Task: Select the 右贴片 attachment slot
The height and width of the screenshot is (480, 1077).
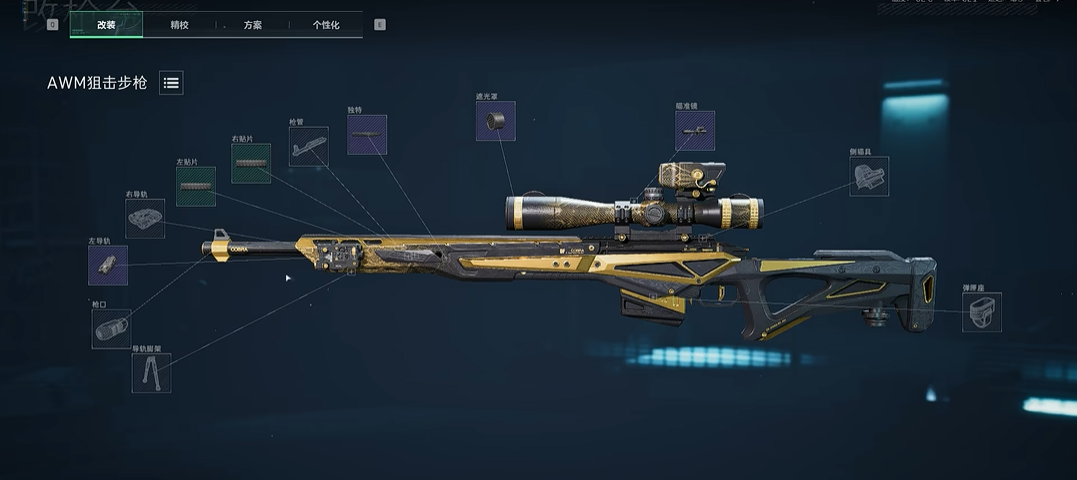Action: point(251,163)
